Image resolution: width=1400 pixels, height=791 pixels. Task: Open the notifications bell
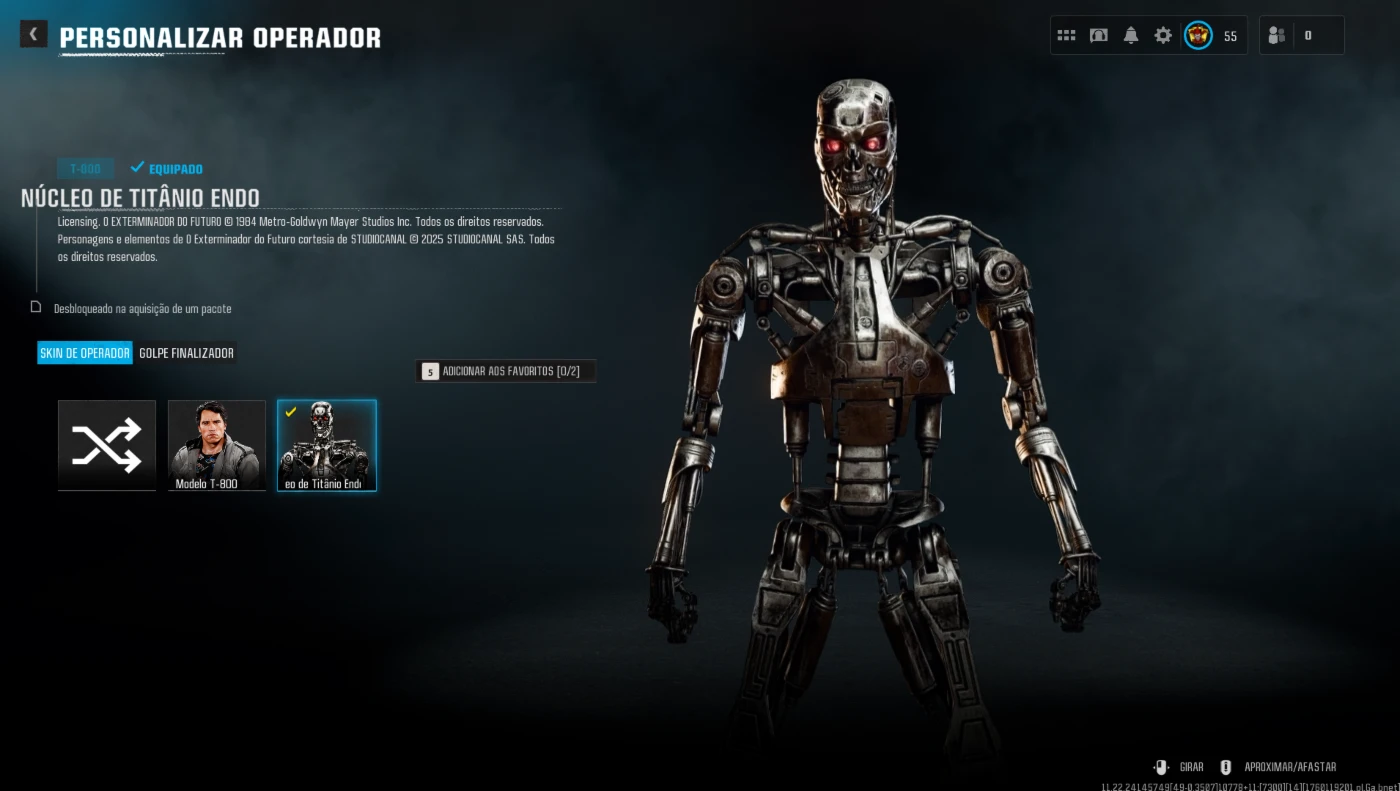tap(1131, 35)
